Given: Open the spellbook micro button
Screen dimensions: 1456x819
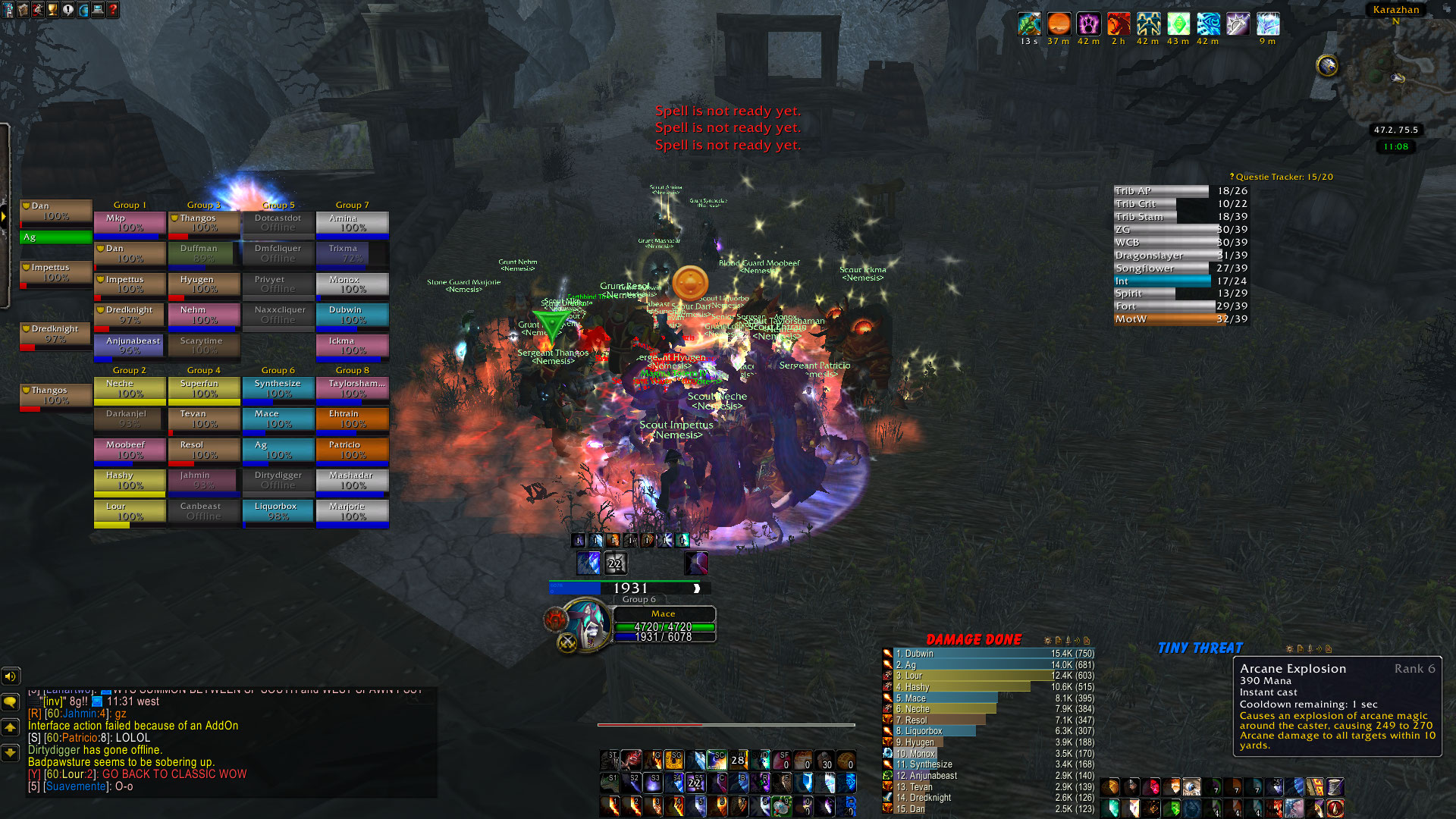Looking at the screenshot, I should click(x=23, y=10).
